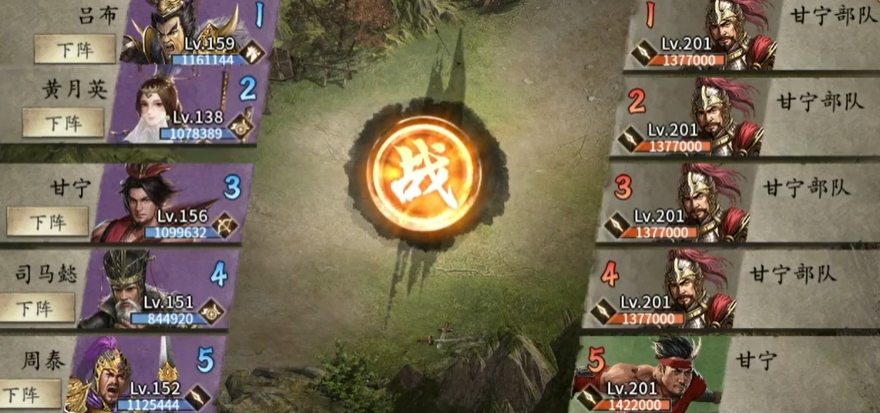Image resolution: width=880 pixels, height=413 pixels.
Task: Remove 吕布 using his 下阵 button
Action: [x=68, y=48]
